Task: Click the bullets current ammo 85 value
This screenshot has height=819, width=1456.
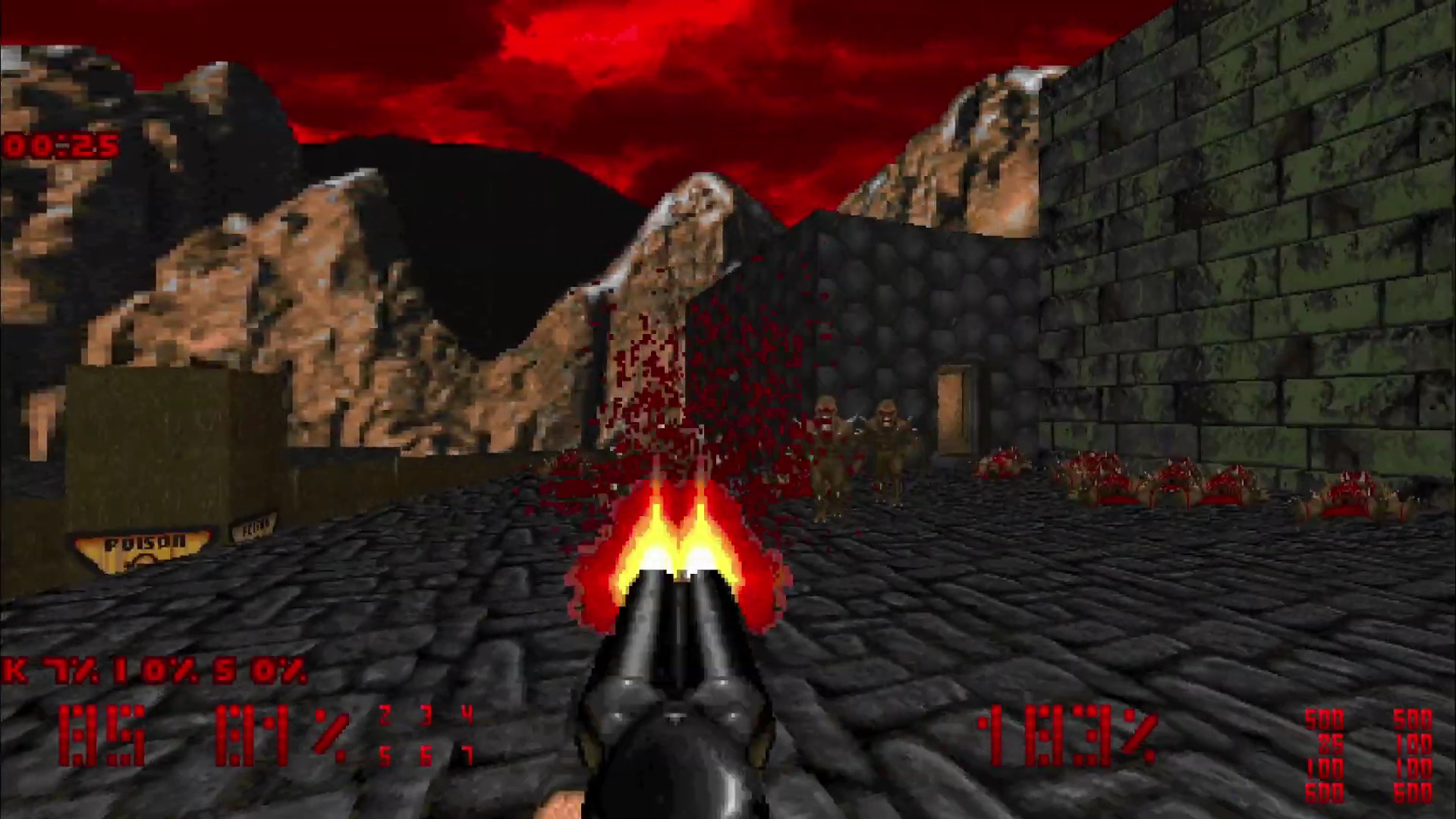Action: point(1325,743)
